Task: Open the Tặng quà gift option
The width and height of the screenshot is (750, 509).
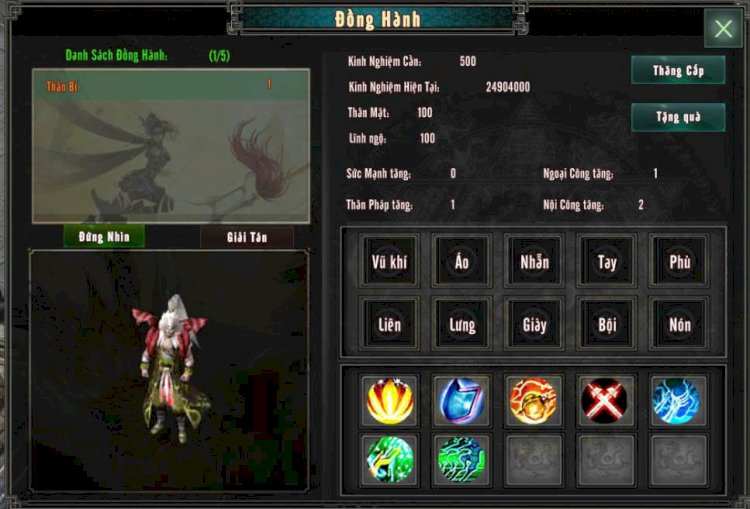Action: (x=678, y=117)
